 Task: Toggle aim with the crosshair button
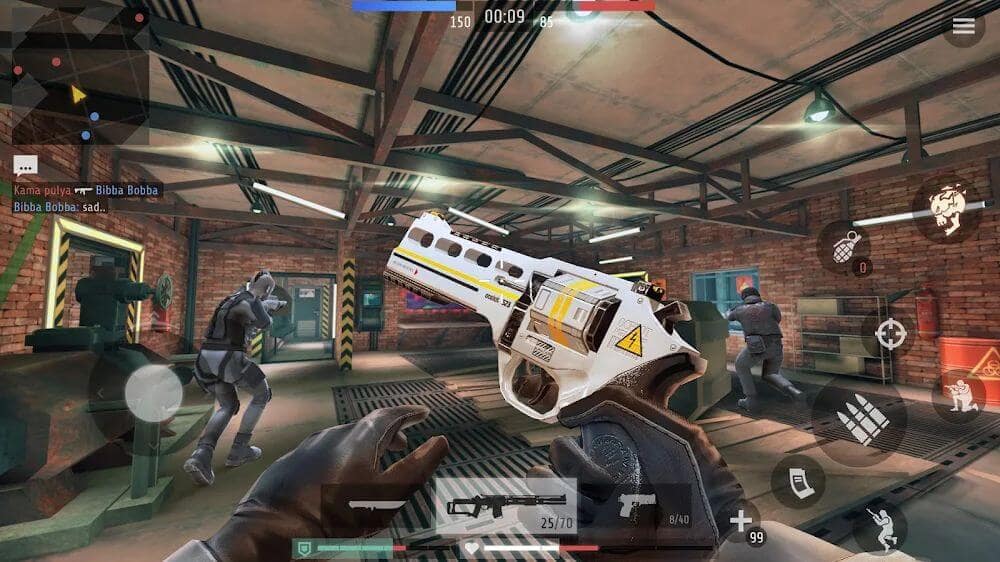(889, 334)
